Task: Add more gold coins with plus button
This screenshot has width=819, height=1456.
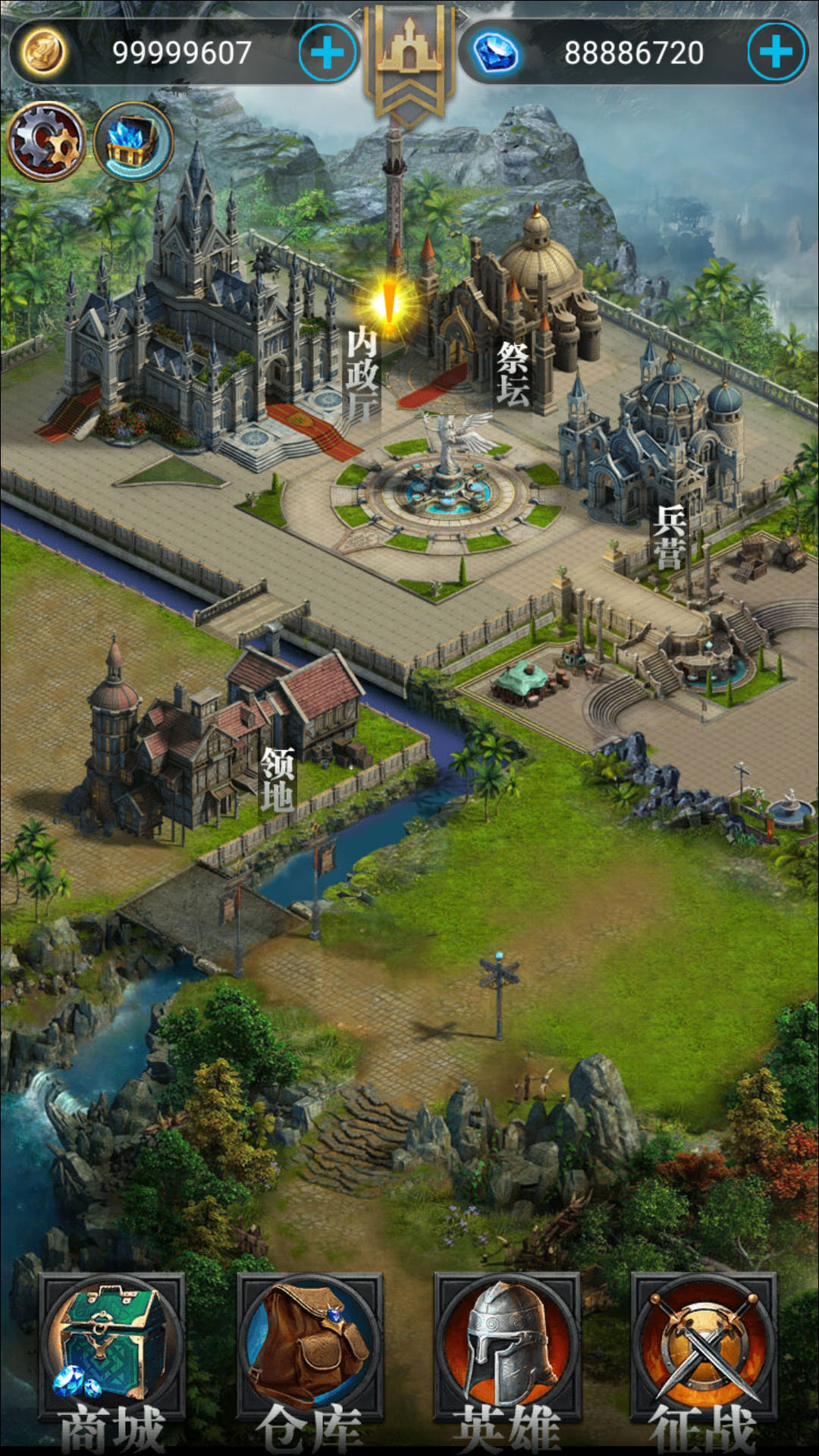Action: (x=328, y=52)
